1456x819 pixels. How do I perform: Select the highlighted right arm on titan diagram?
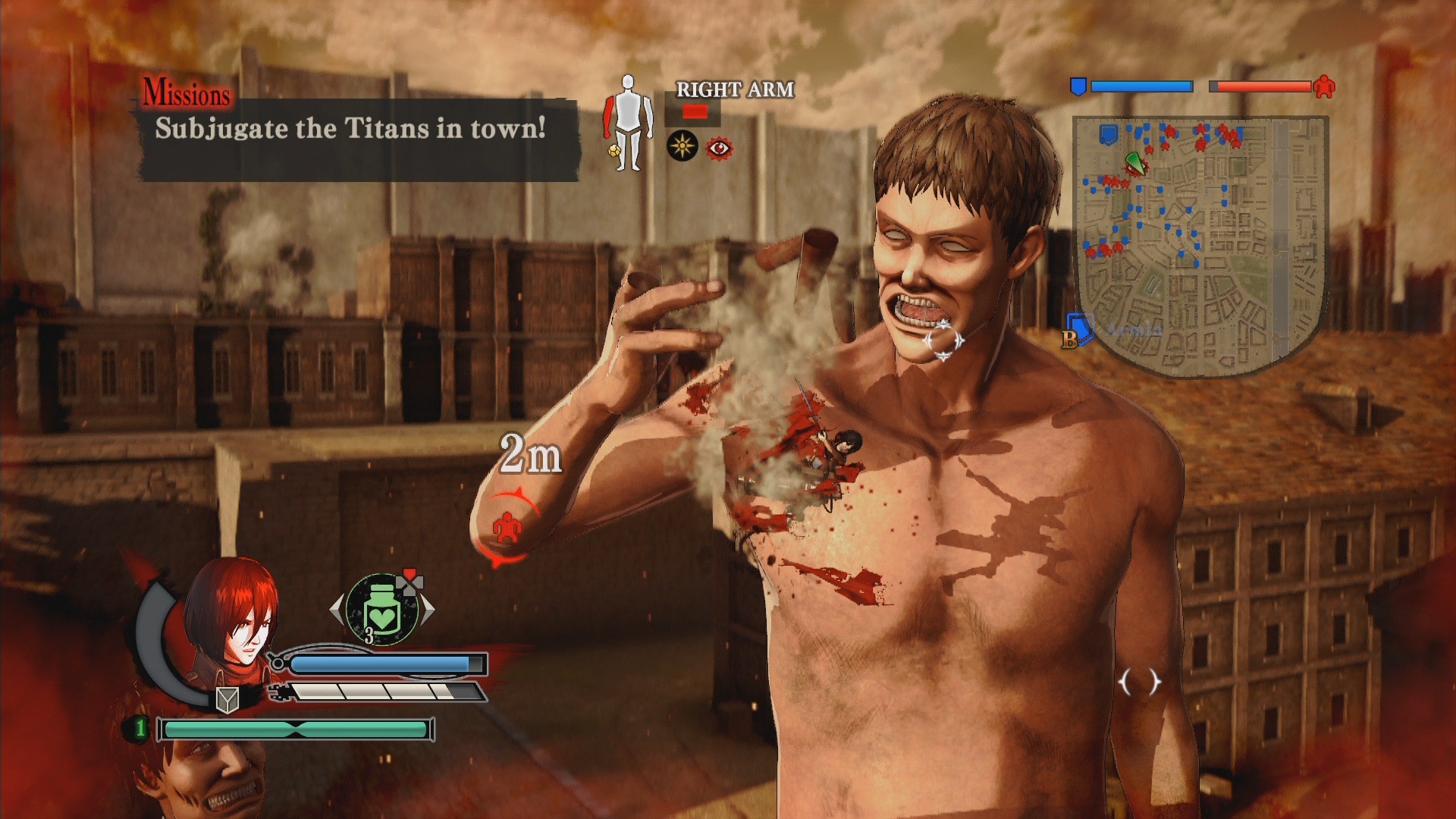(607, 115)
